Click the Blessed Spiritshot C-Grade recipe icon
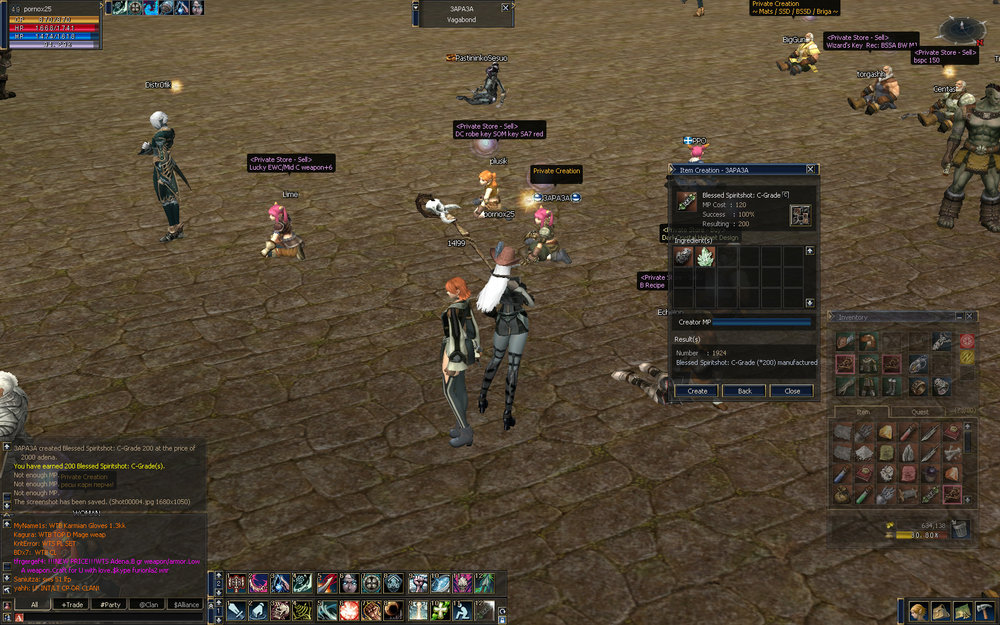Viewport: 1000px width, 625px height. pyautogui.click(x=686, y=203)
